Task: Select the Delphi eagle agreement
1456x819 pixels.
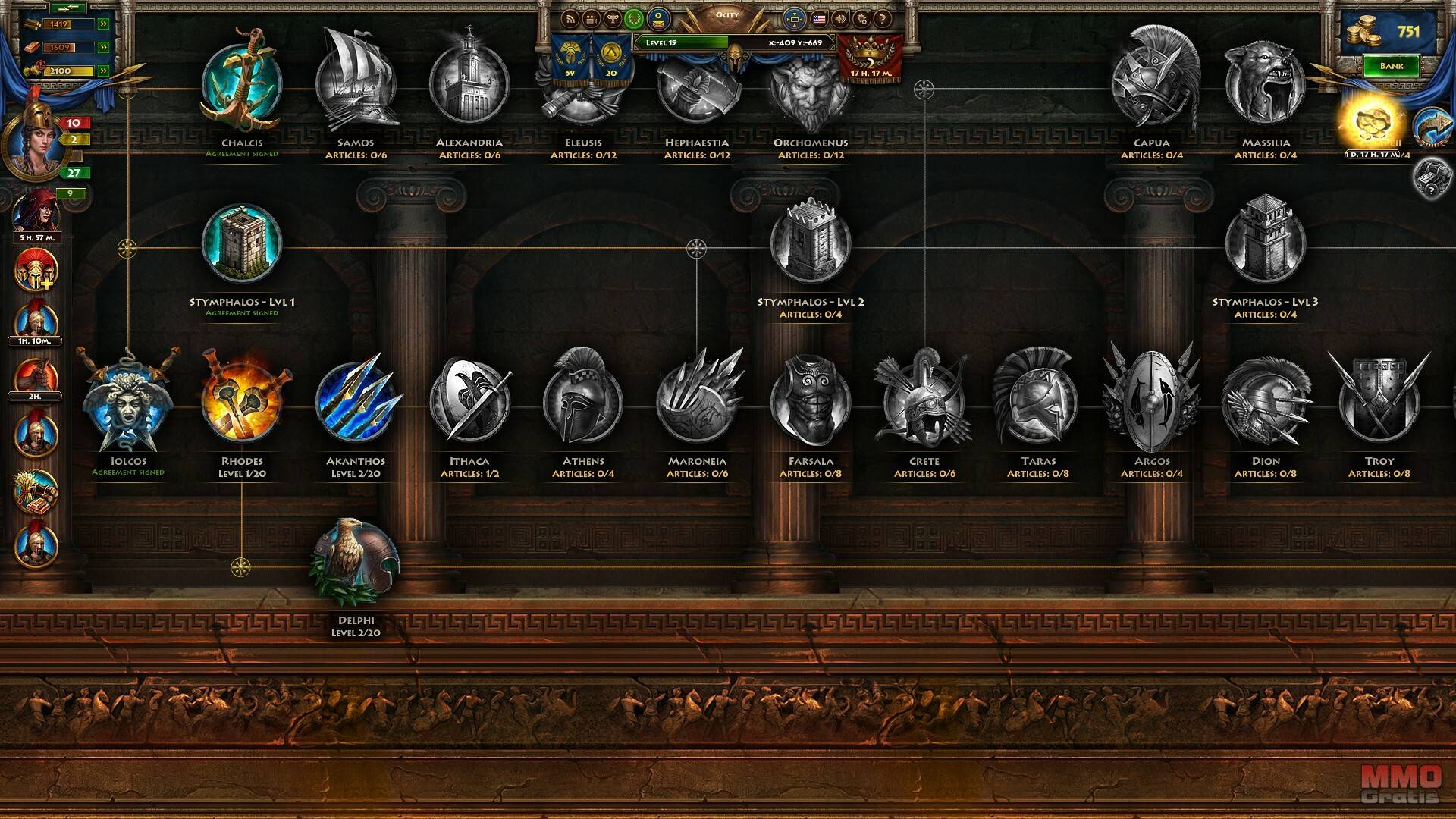Action: pyautogui.click(x=356, y=563)
